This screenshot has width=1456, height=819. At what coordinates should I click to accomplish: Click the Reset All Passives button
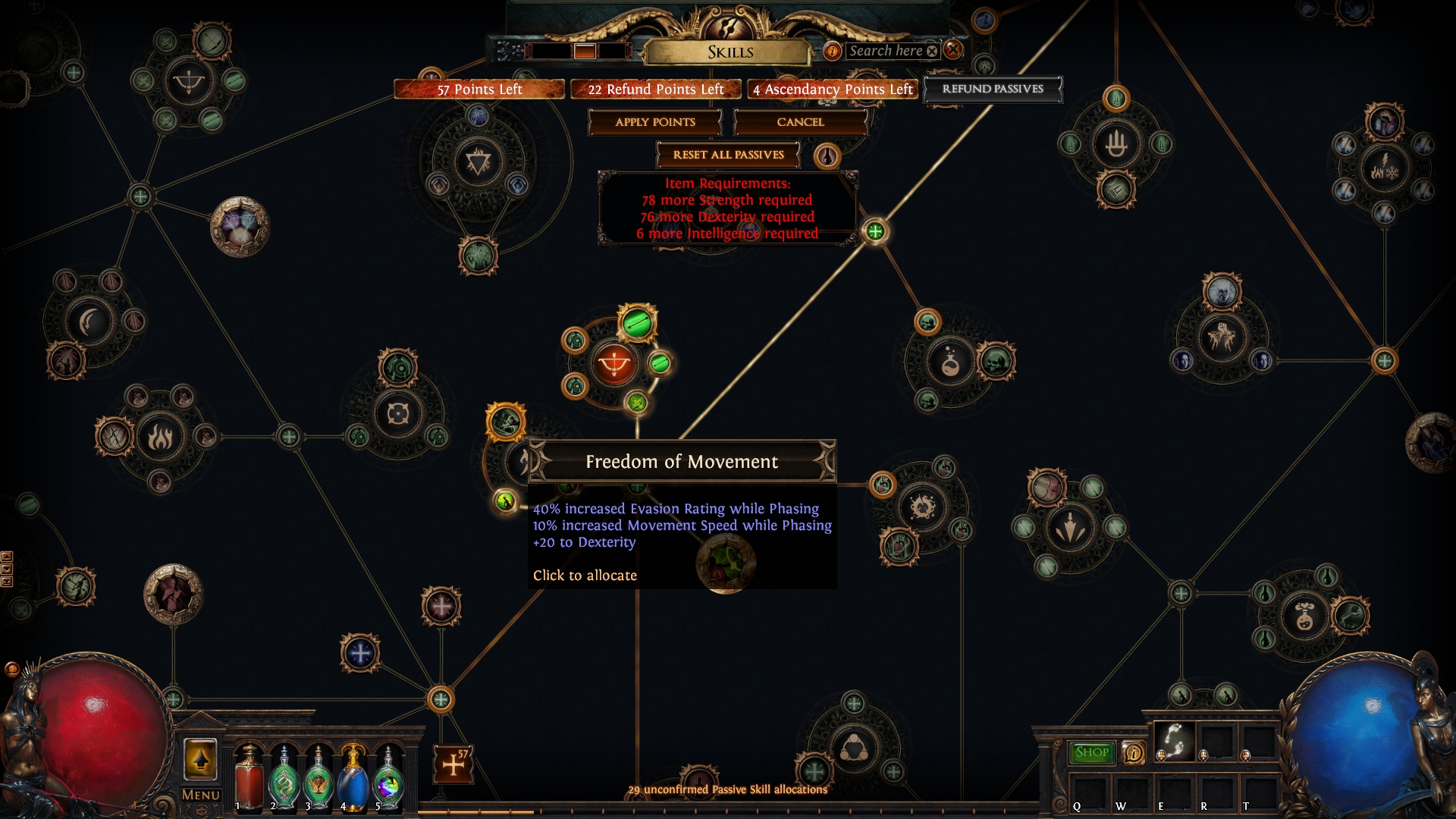click(728, 155)
